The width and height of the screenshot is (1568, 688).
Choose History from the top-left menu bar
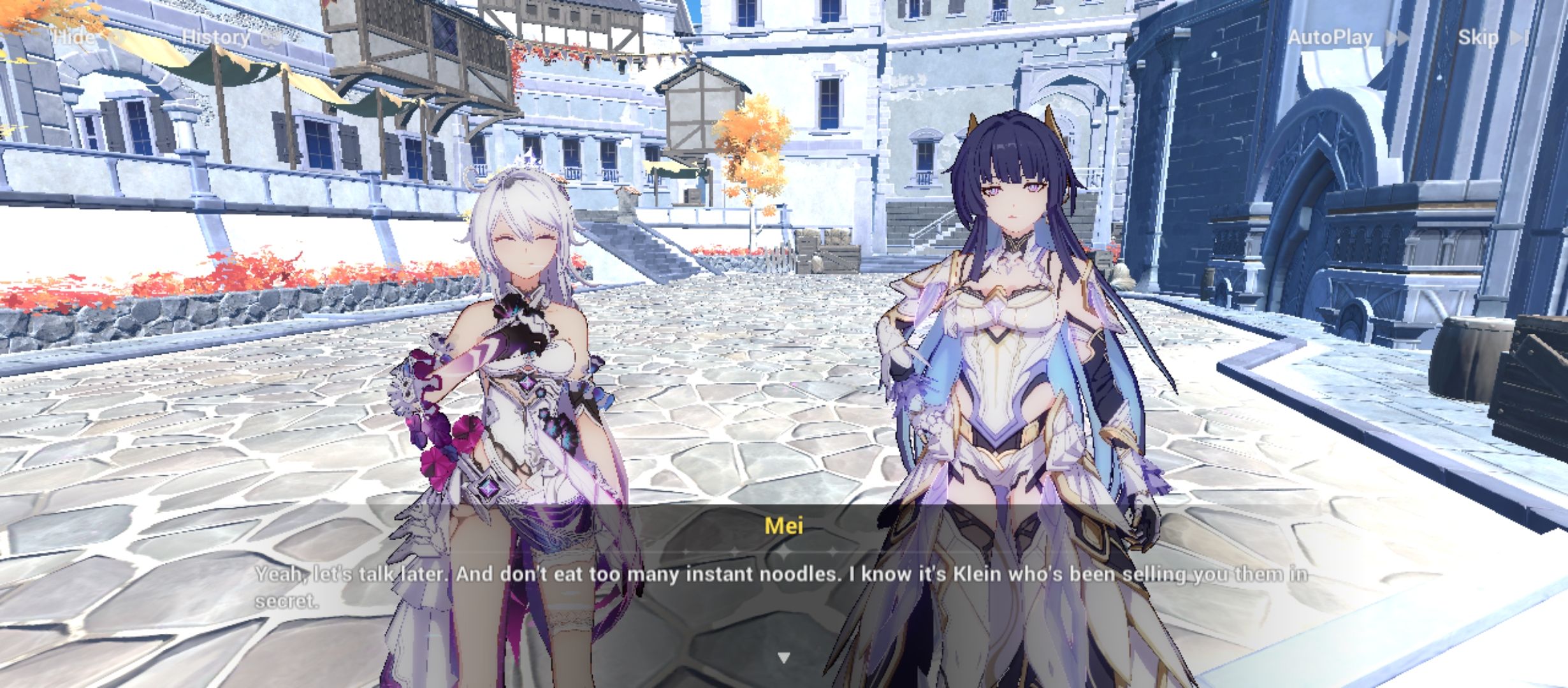pyautogui.click(x=217, y=37)
